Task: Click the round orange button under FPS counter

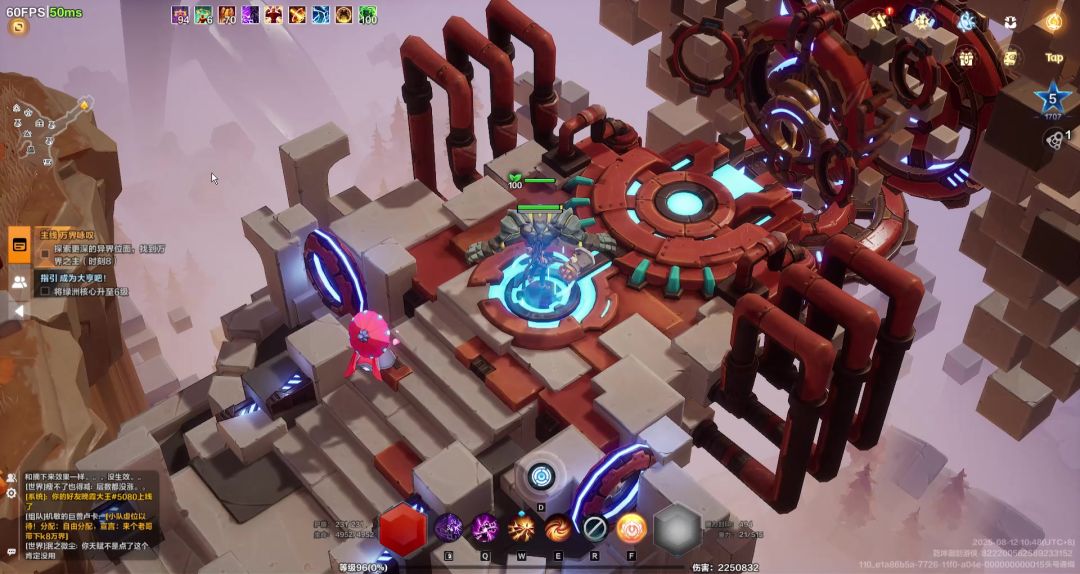Action: (18, 27)
